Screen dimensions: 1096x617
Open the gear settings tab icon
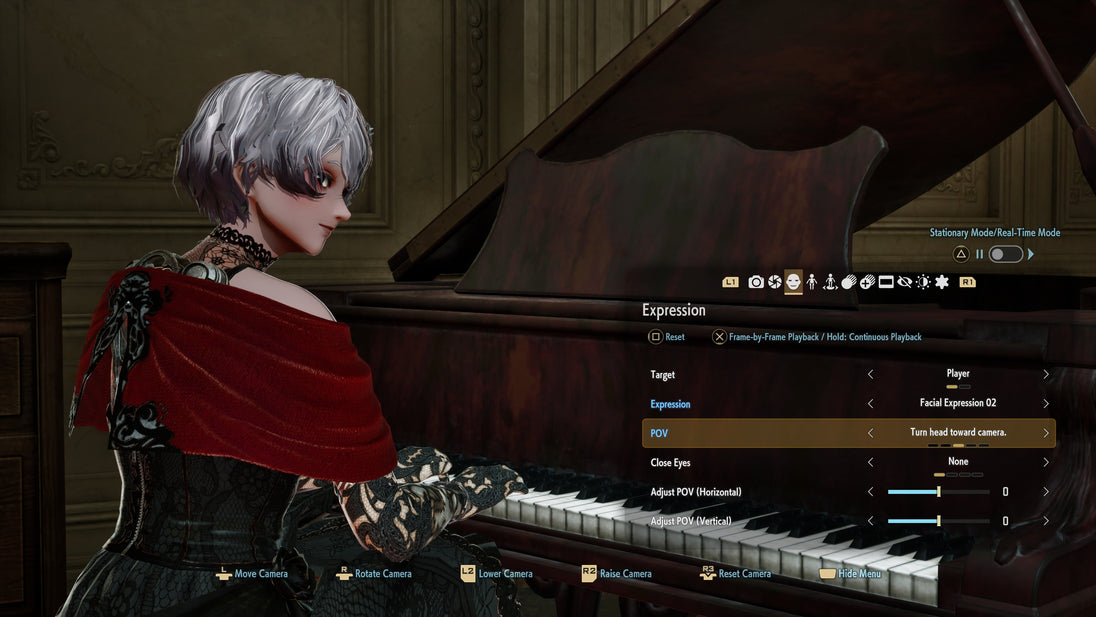(x=941, y=283)
